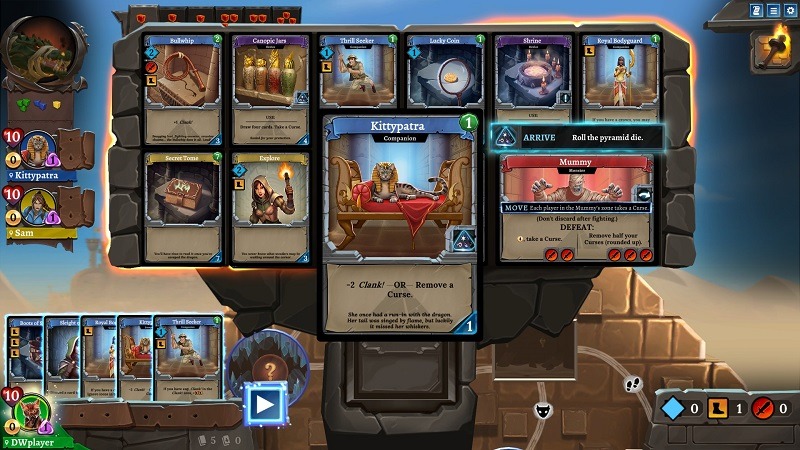This screenshot has height=450, width=800.
Task: Open the hamburger list menu
Action: [773, 11]
